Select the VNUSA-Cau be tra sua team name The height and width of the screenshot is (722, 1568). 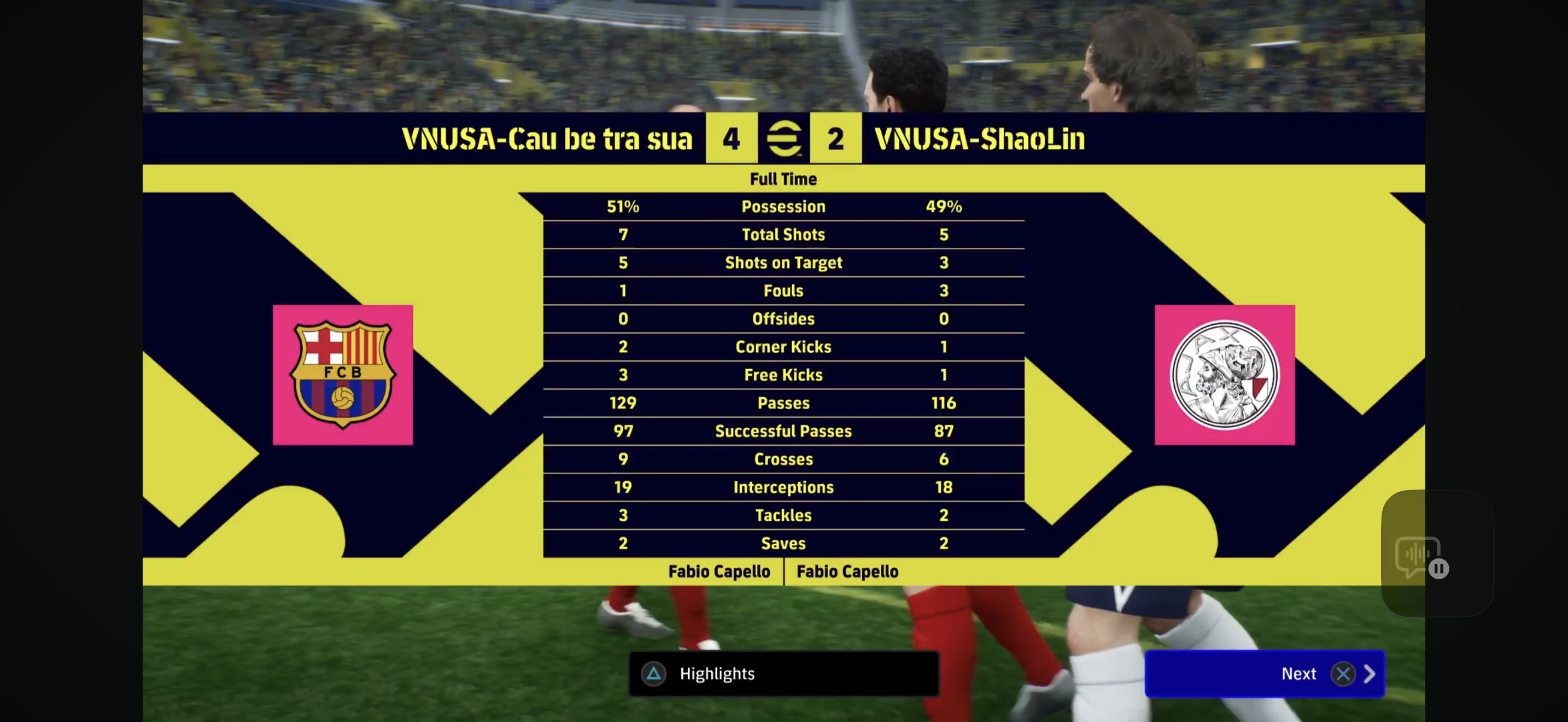547,139
